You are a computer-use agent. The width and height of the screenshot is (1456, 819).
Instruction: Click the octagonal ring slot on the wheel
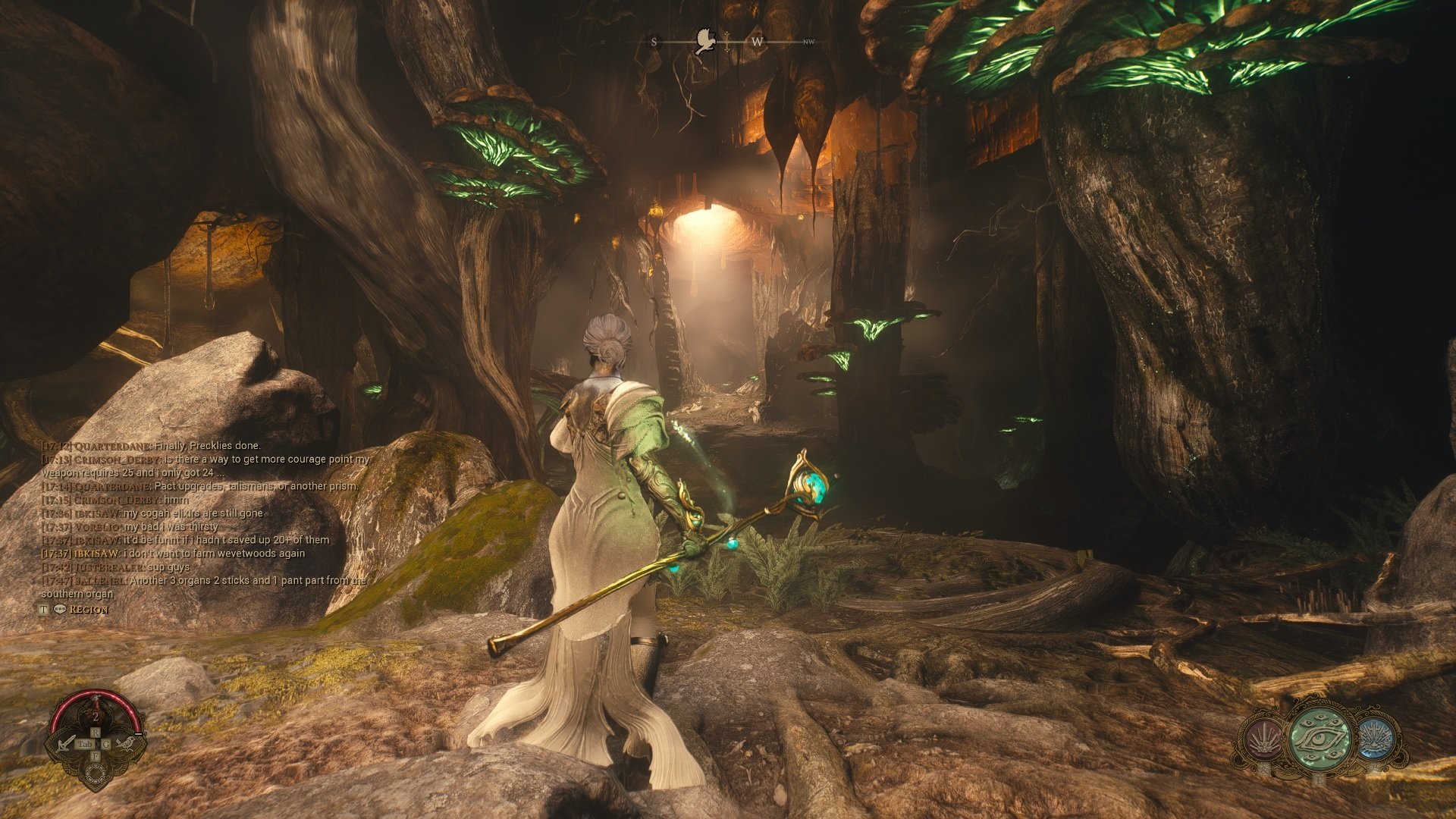point(96,773)
